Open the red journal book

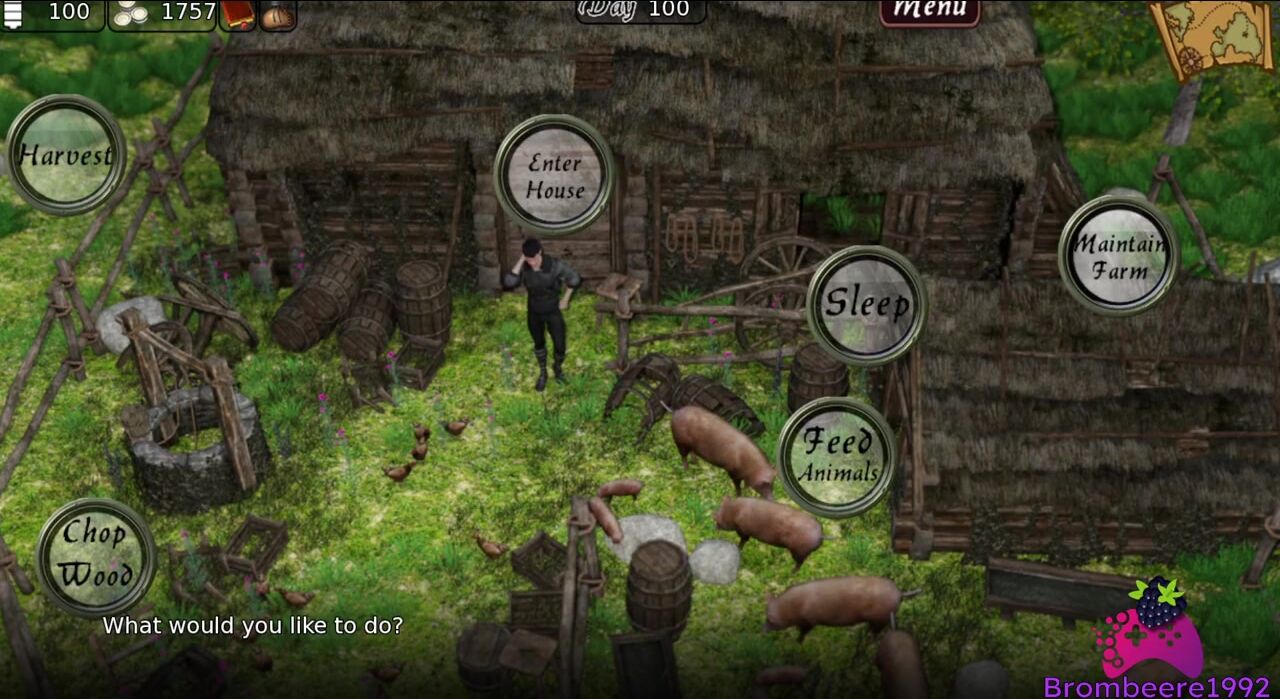(238, 15)
